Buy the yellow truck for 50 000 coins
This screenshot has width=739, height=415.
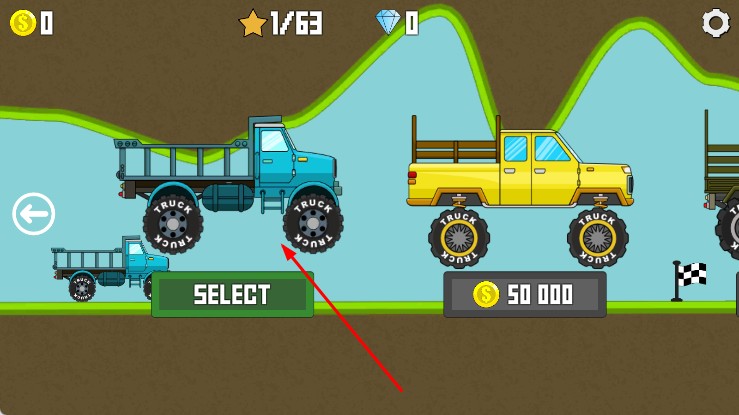(525, 295)
